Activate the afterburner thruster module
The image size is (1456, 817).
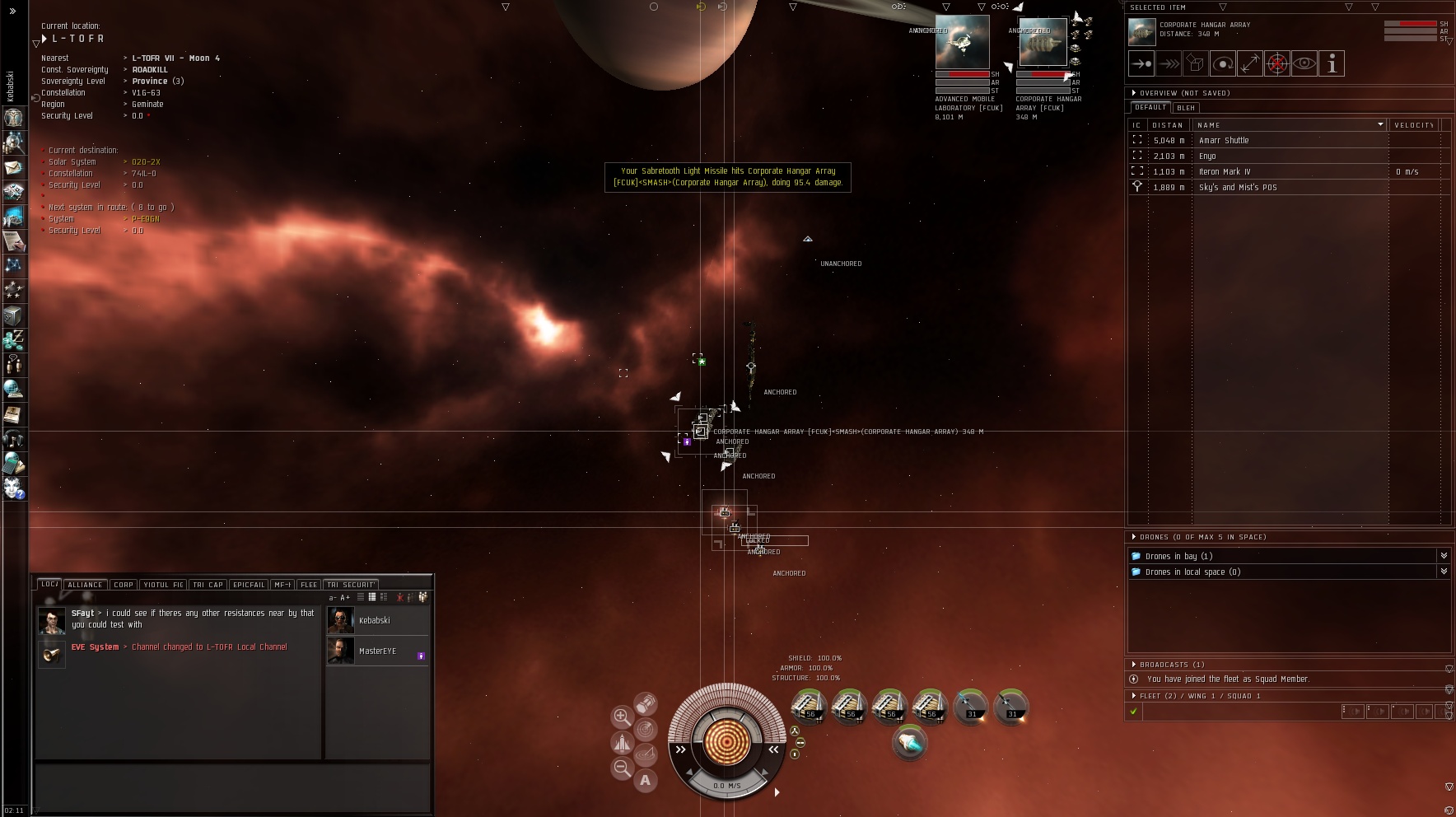(909, 744)
